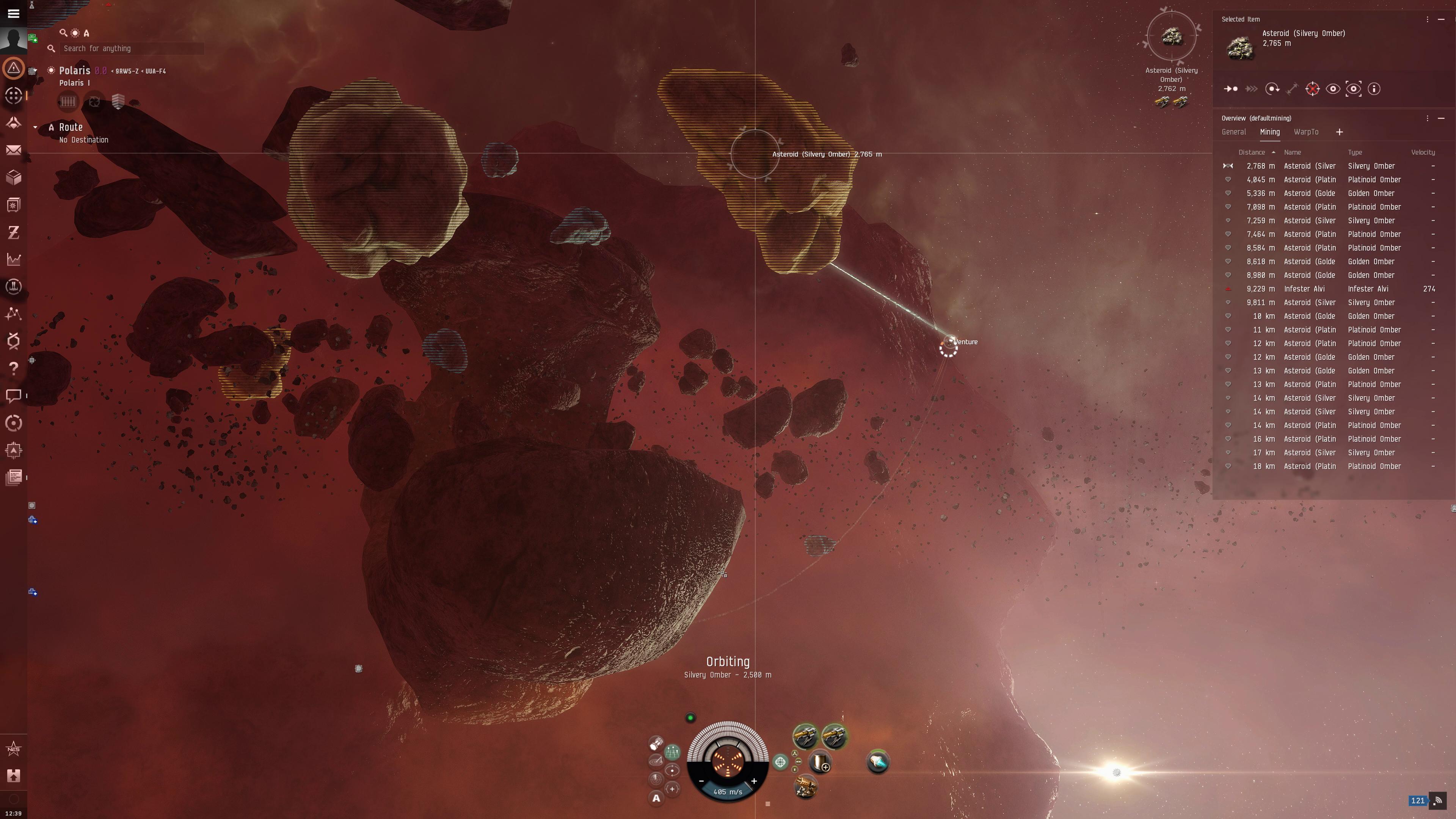Activate the Look At camera eye icon
The image size is (1456, 819).
pos(1334,89)
